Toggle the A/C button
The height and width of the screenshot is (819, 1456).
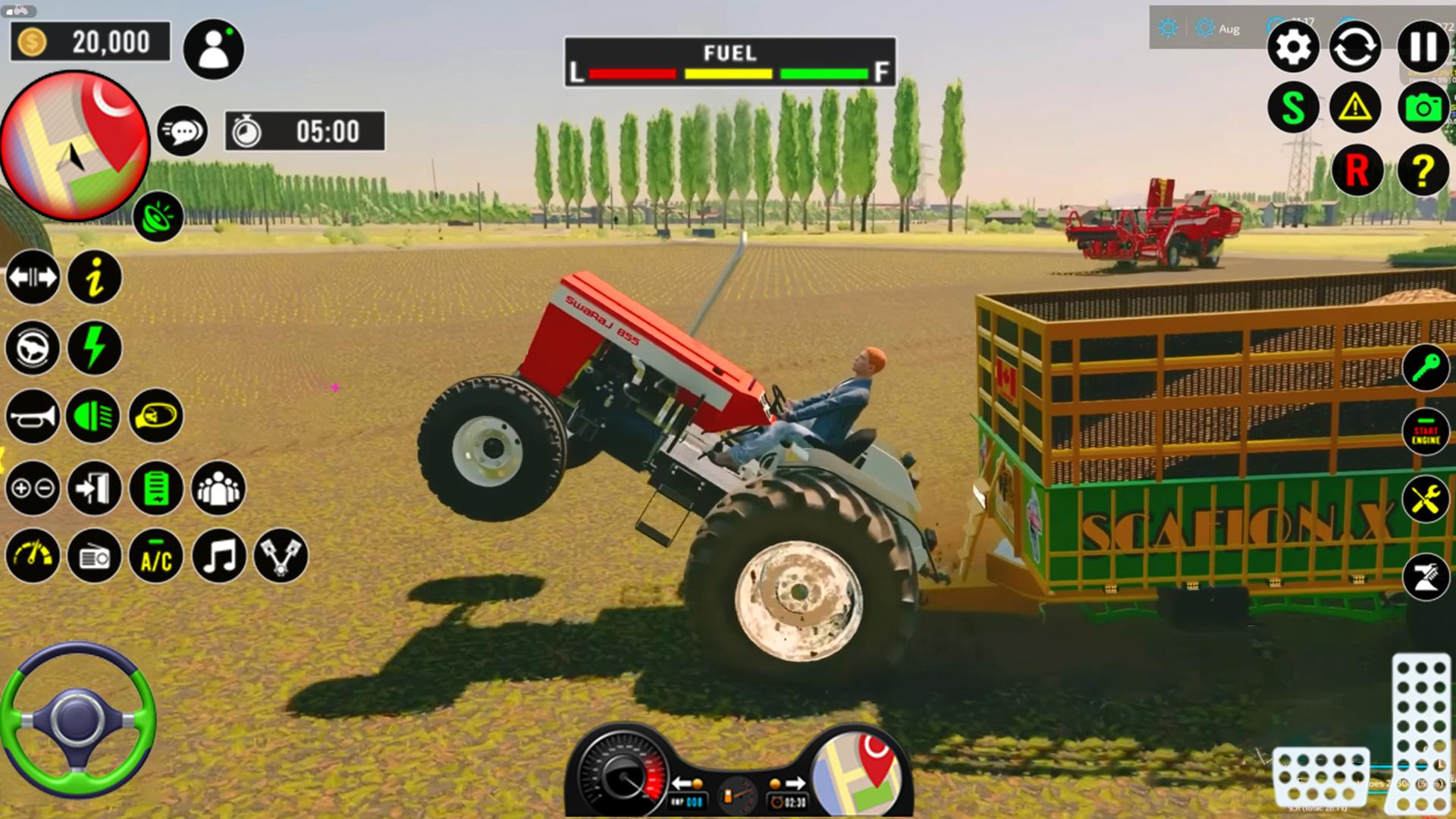pyautogui.click(x=156, y=557)
